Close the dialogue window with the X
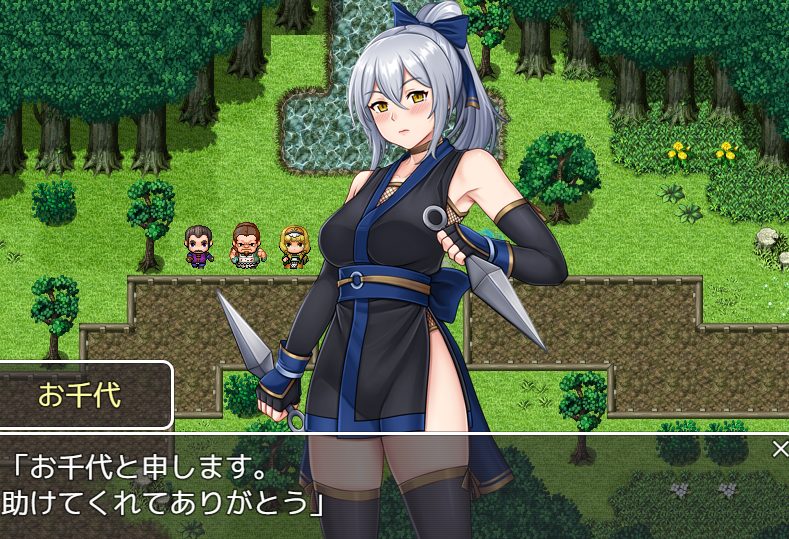Image resolution: width=789 pixels, height=539 pixels. pyautogui.click(x=780, y=449)
